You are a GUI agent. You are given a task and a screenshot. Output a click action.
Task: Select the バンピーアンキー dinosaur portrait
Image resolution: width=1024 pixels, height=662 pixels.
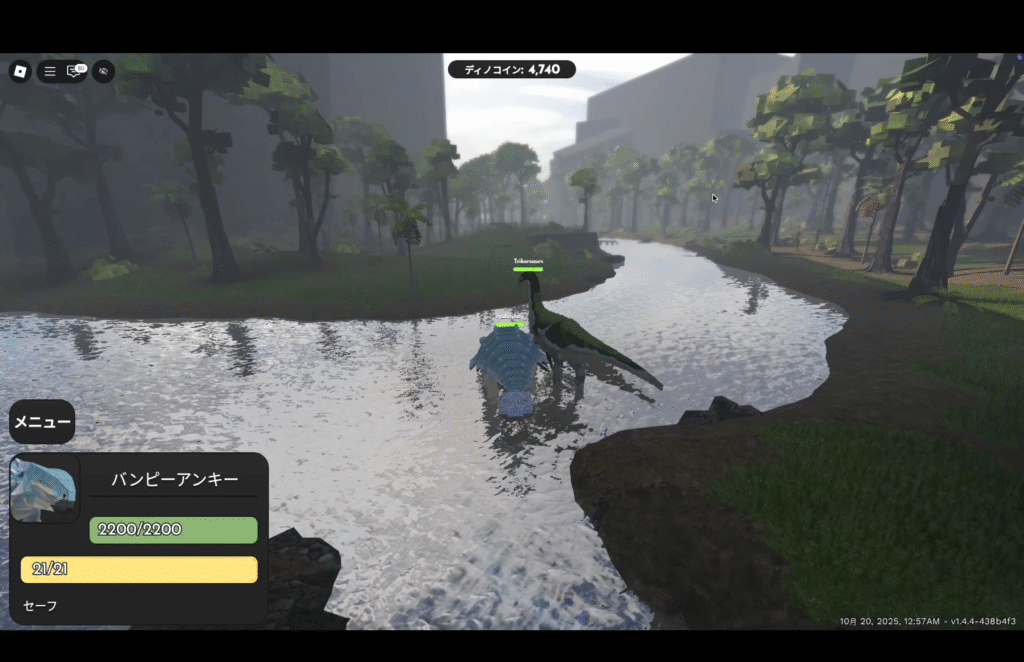point(44,488)
